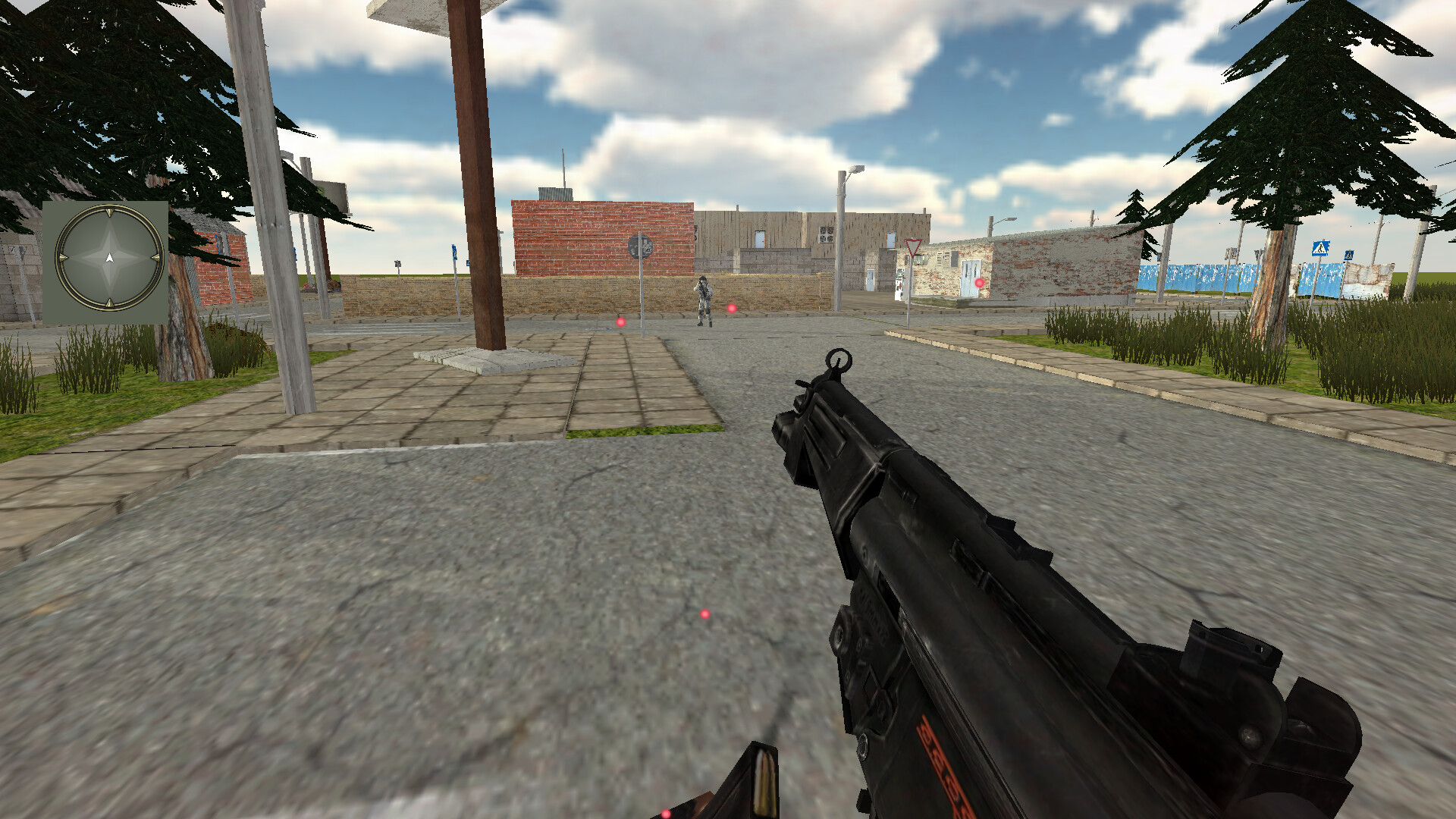
Task: Click the red yield triangle sign
Action: [913, 247]
